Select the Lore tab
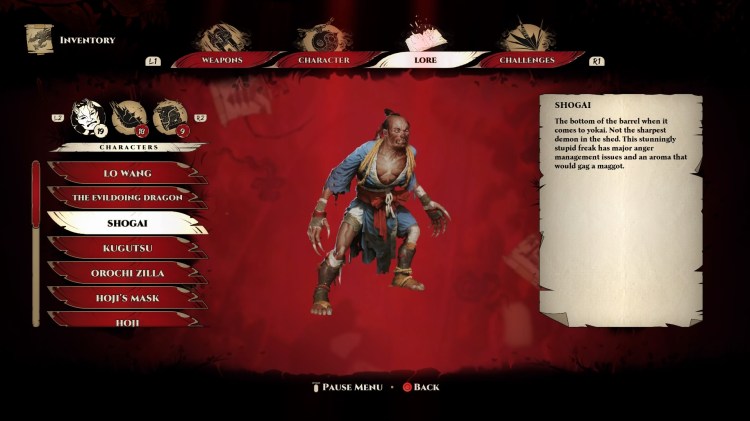The height and width of the screenshot is (421, 750). coord(425,60)
